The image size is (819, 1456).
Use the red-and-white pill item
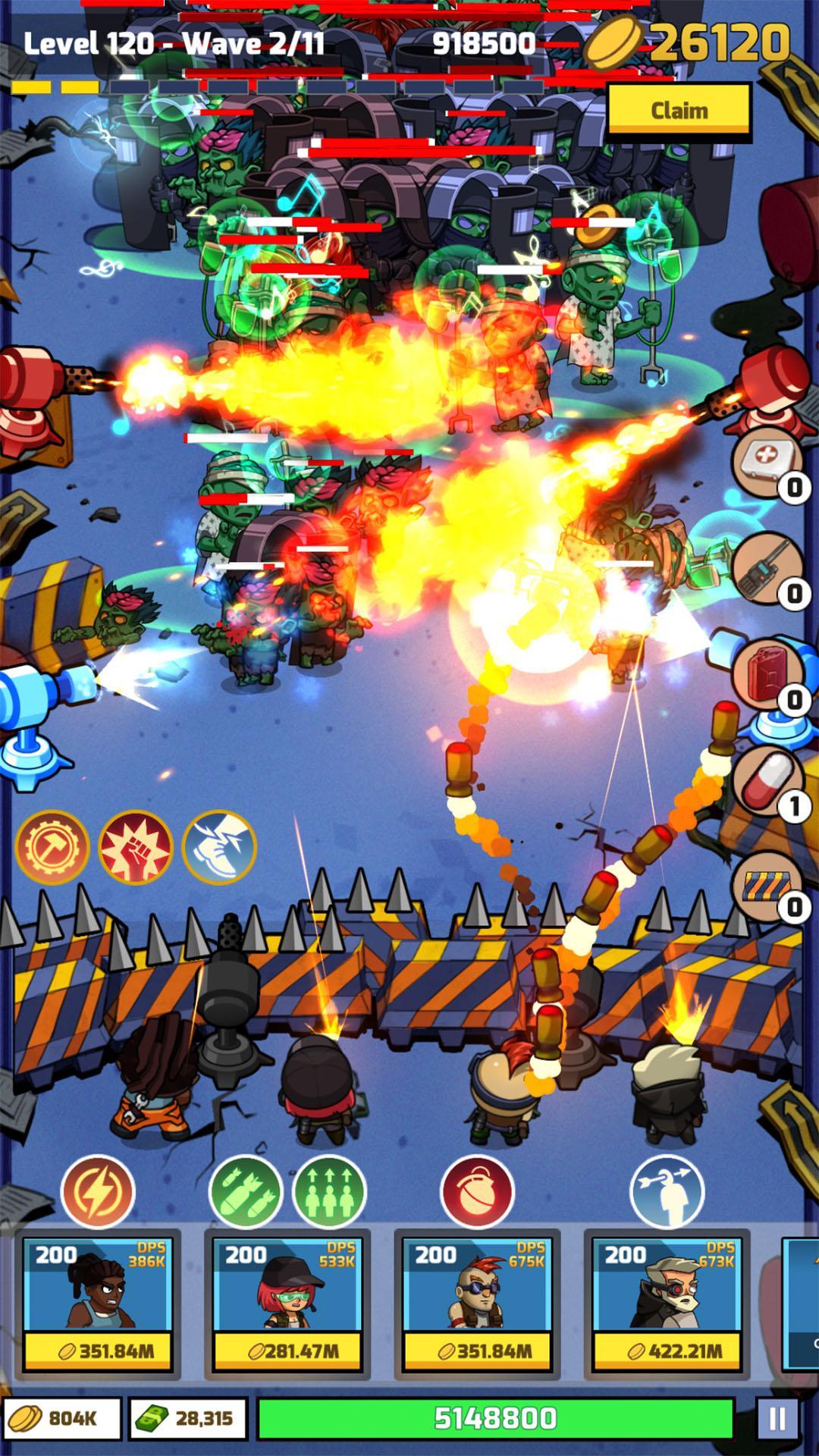[x=767, y=783]
